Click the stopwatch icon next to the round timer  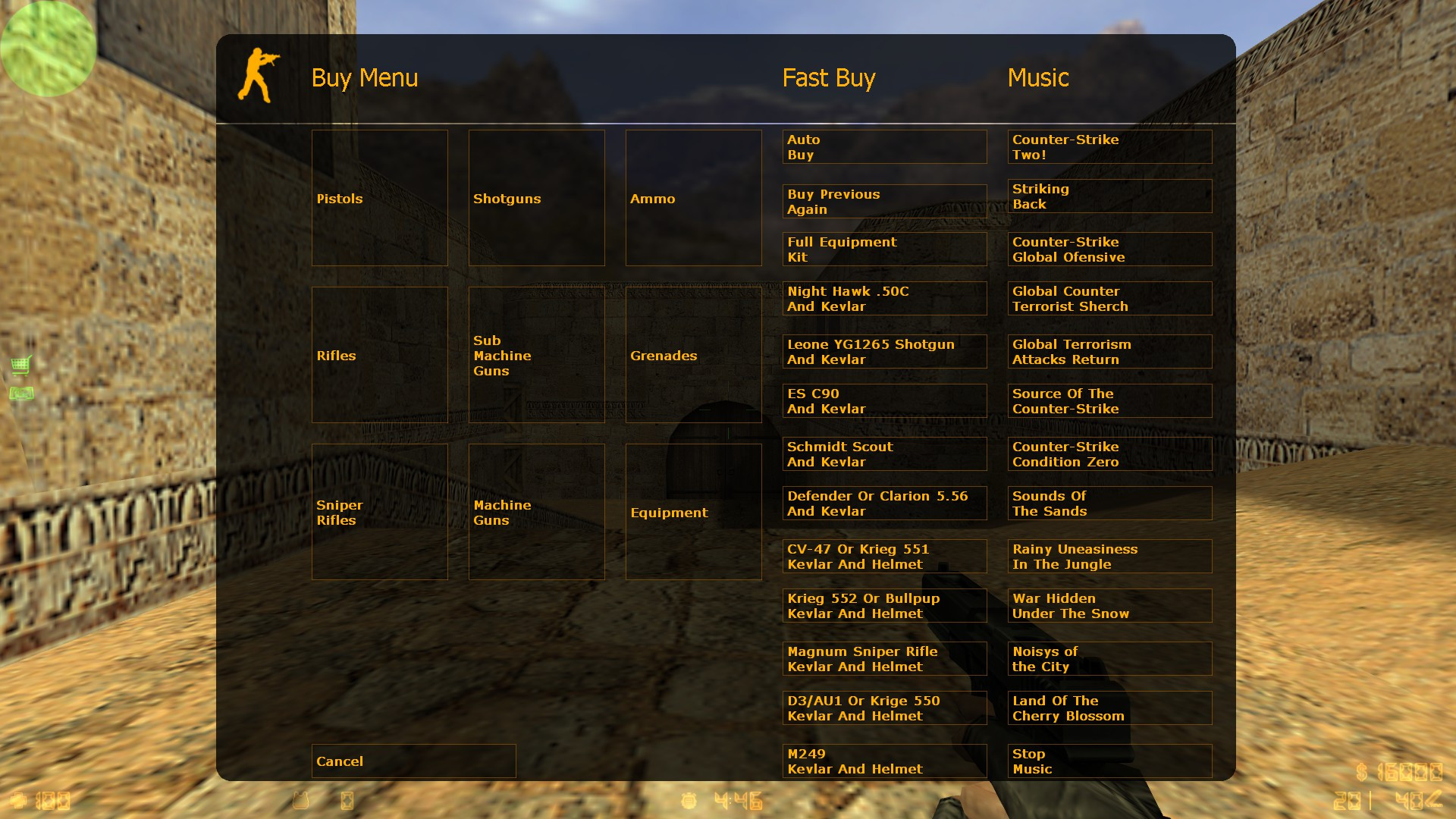pos(689,800)
